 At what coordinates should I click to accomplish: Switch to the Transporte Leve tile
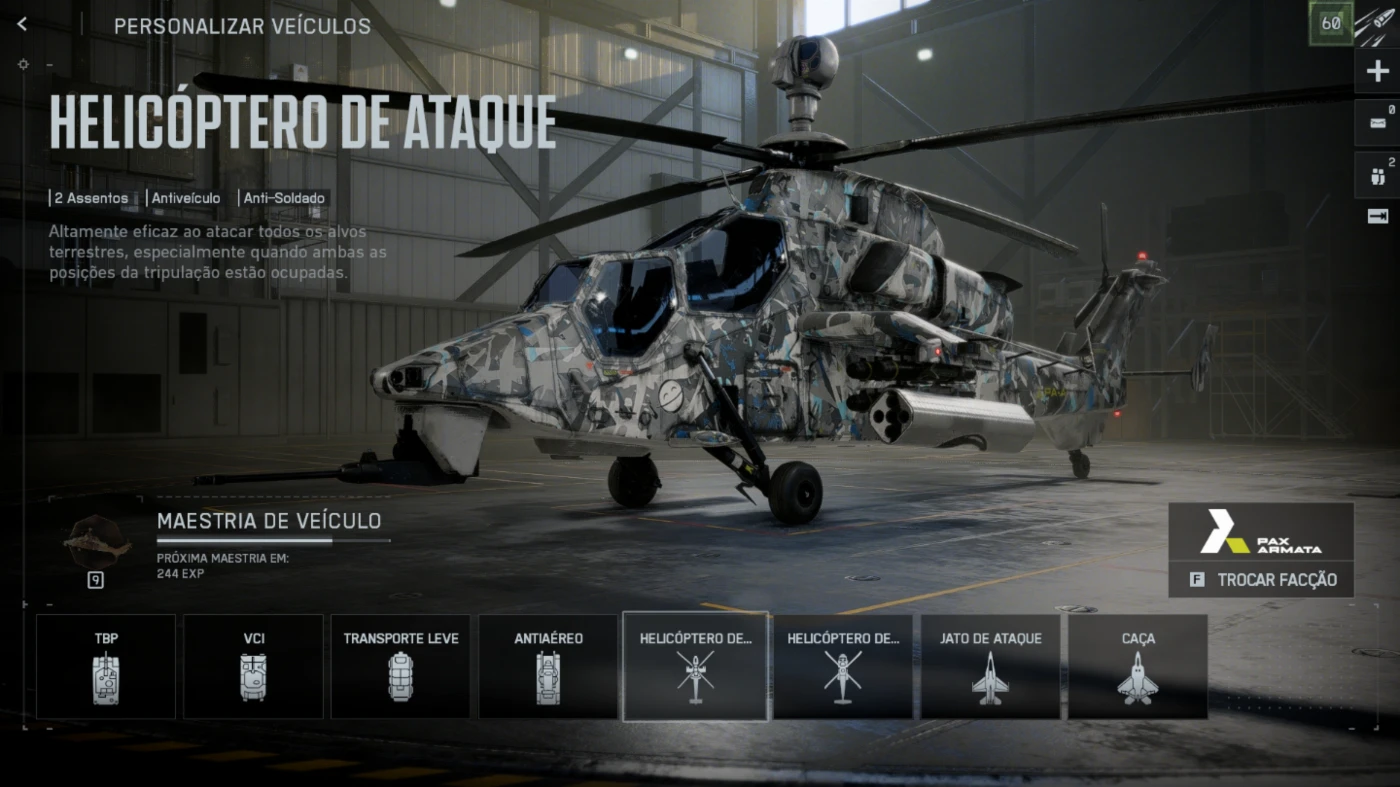[x=400, y=666]
